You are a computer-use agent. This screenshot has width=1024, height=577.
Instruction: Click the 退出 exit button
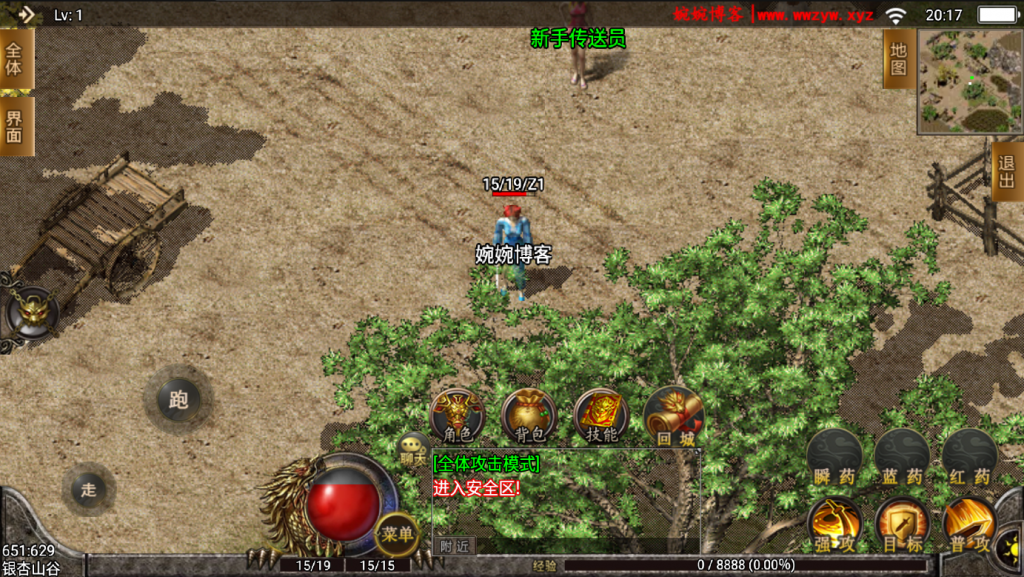click(1007, 171)
